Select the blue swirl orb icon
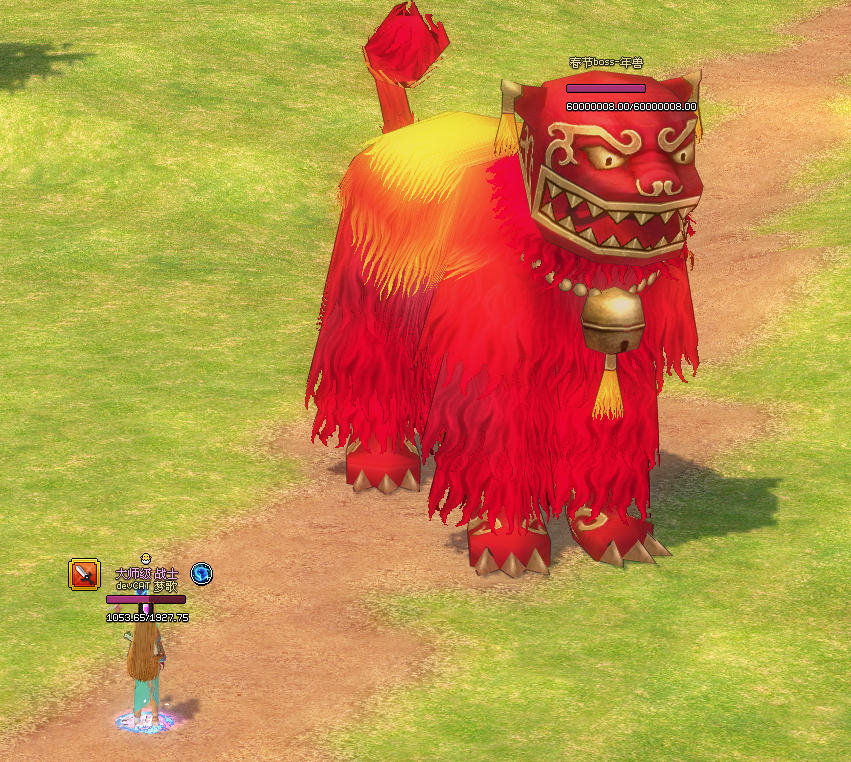Screen dimensions: 851x762 (x=202, y=573)
